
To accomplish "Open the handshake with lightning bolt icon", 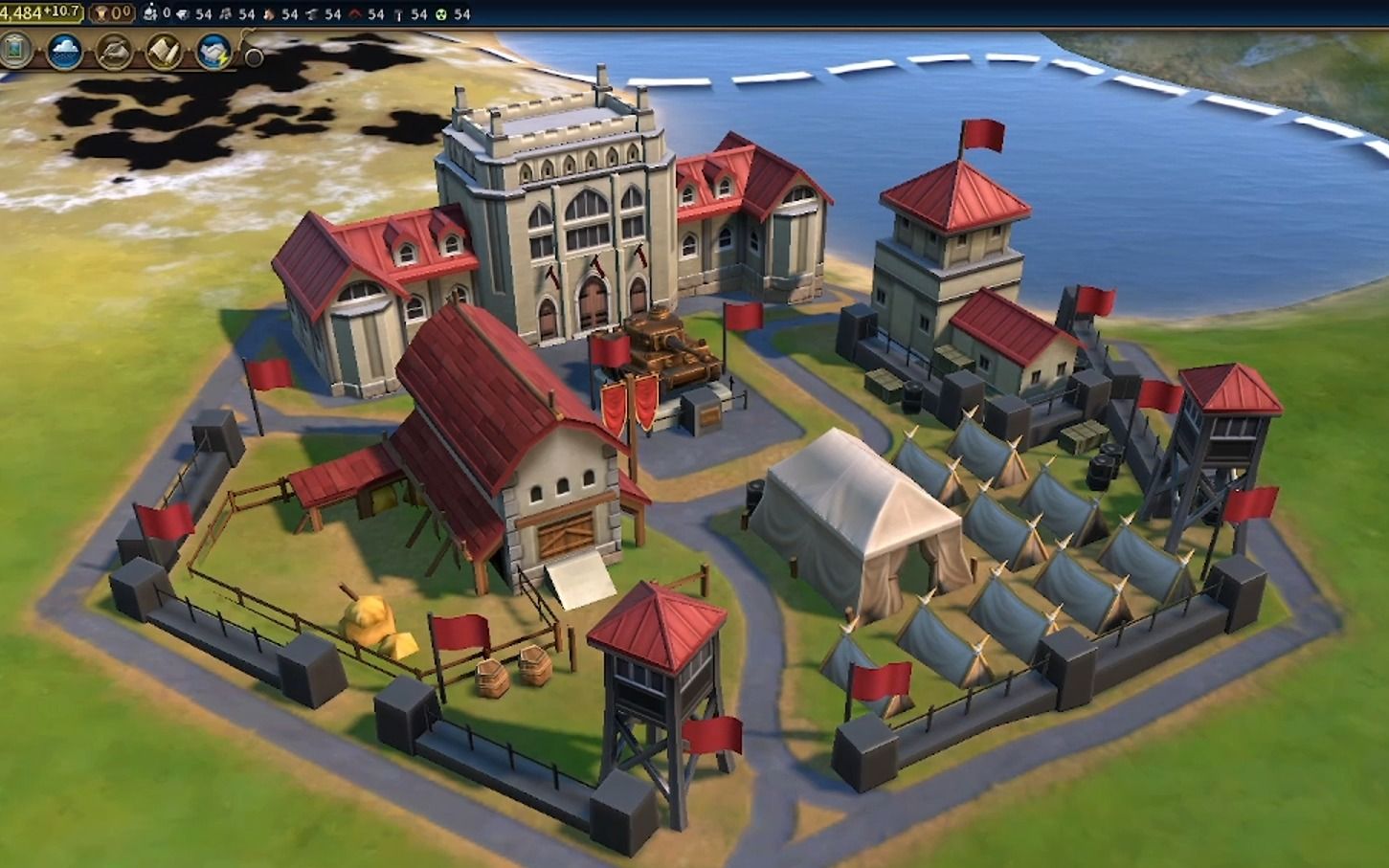I will coord(213,52).
